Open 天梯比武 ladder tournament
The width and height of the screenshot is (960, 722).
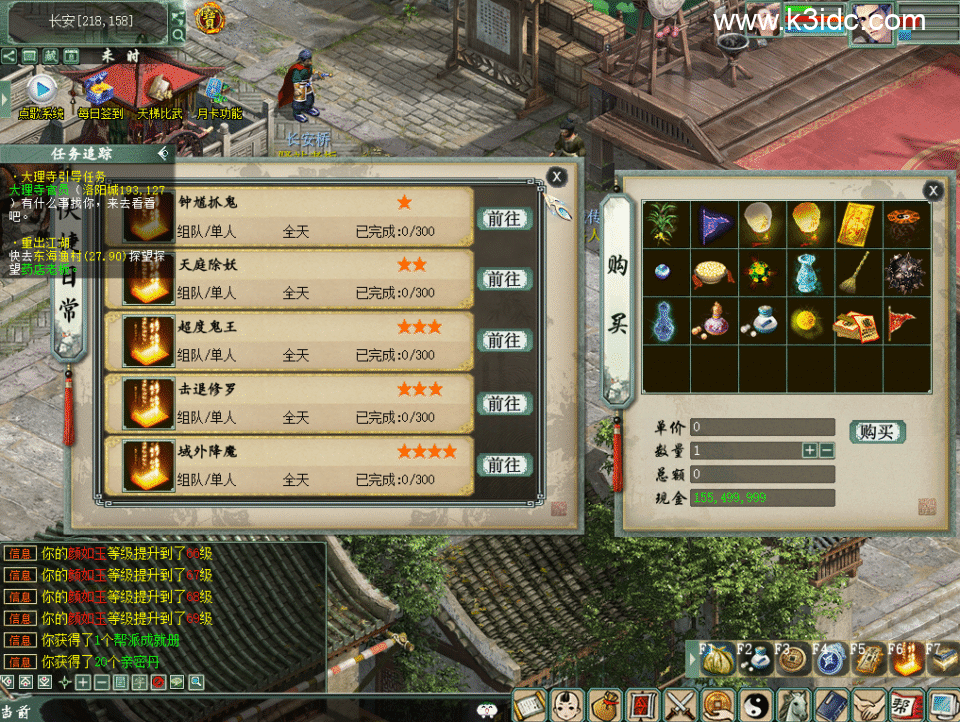click(160, 95)
